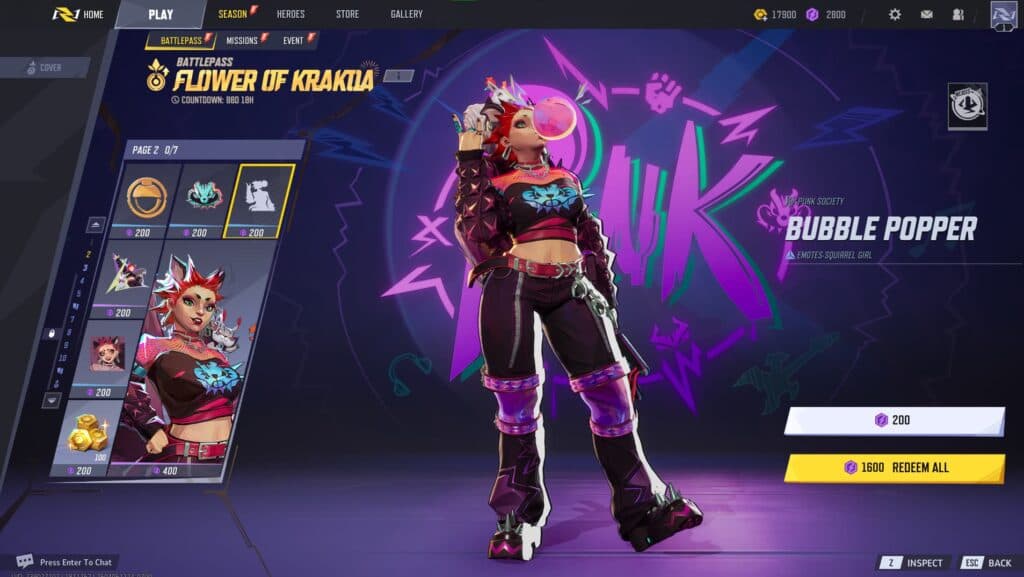1024x577 pixels.
Task: Go to the previous battlepass page arrow
Action: point(97,223)
